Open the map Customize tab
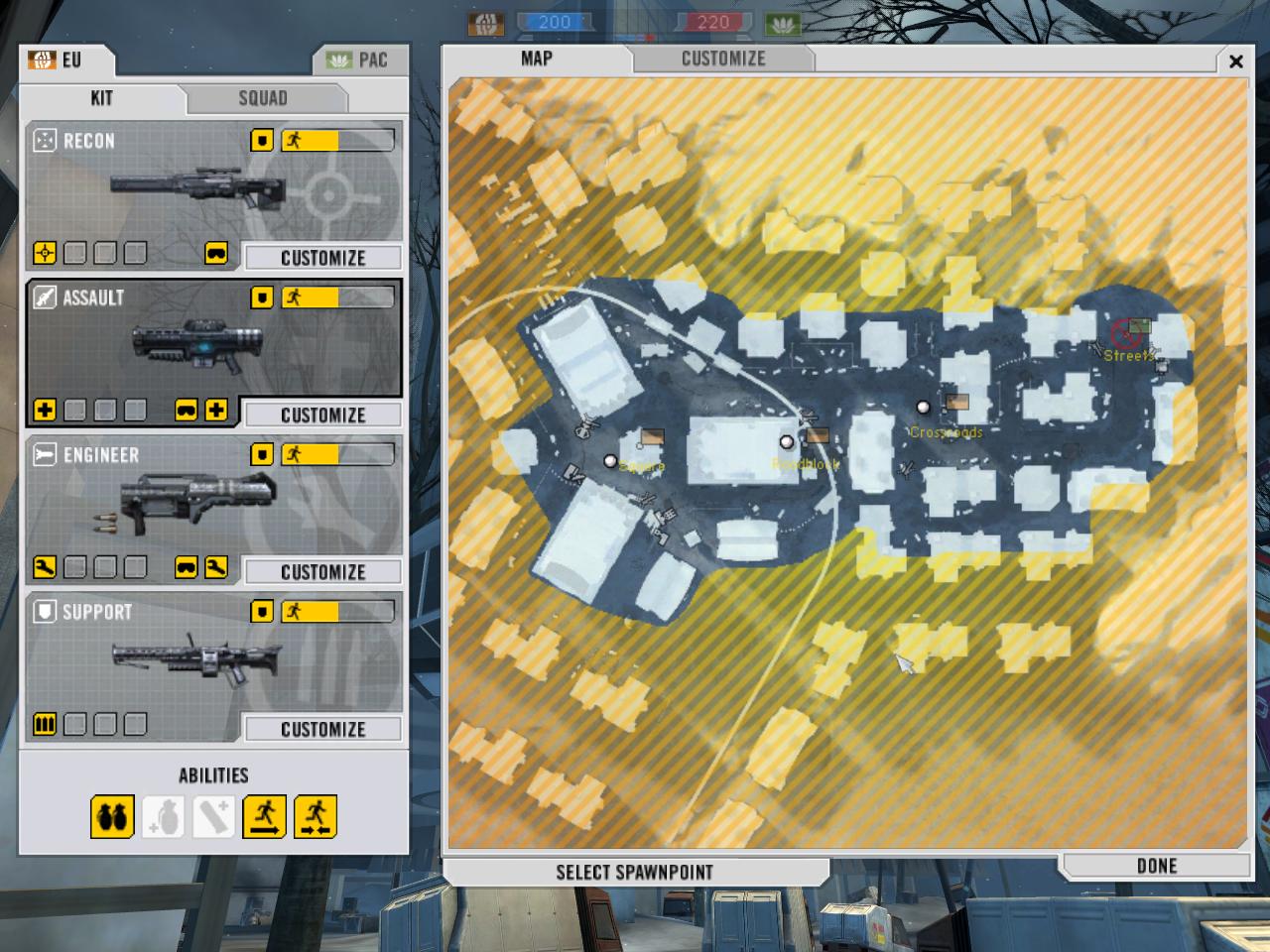 click(723, 59)
